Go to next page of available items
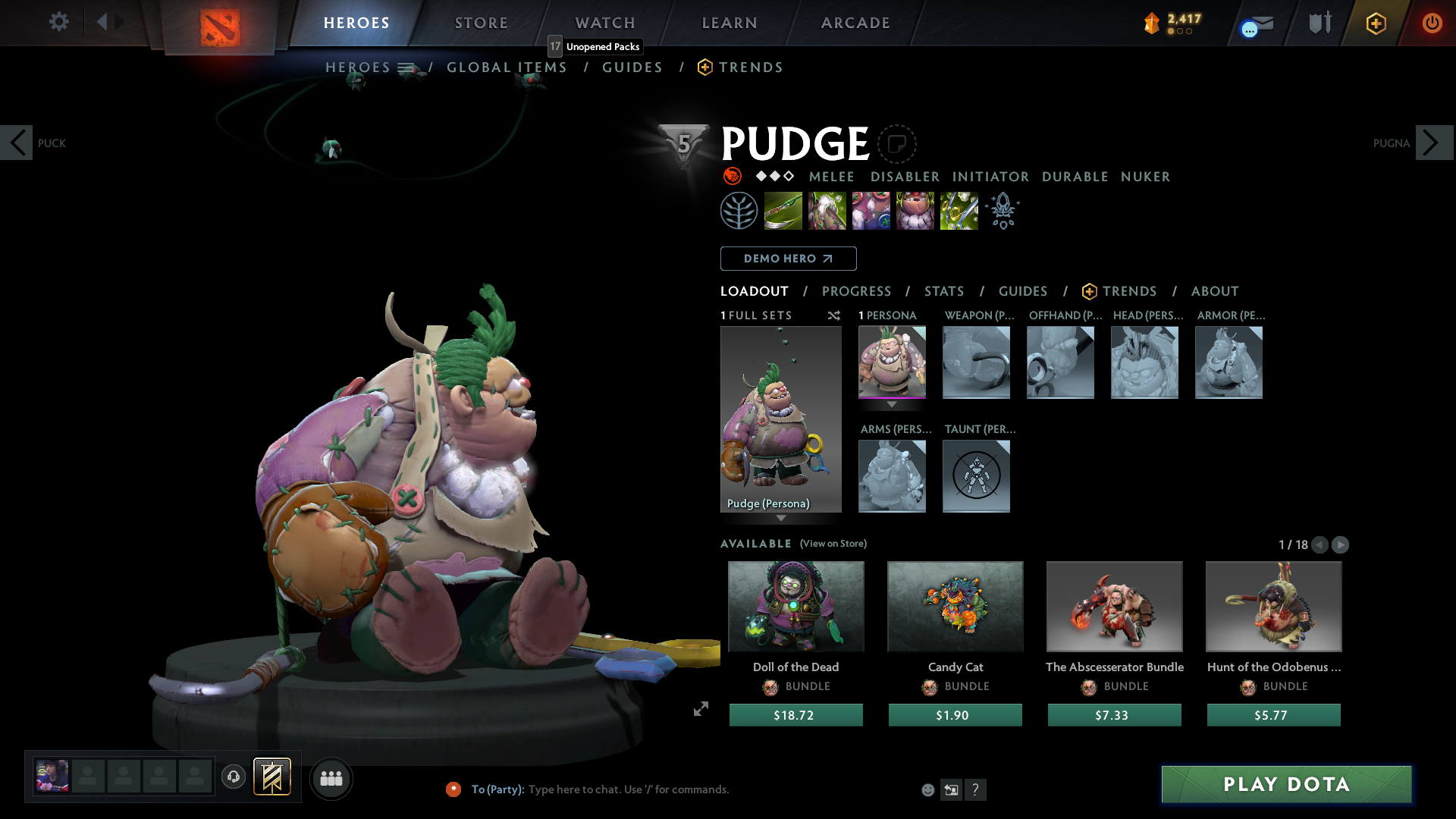The image size is (1456, 819). [x=1340, y=544]
